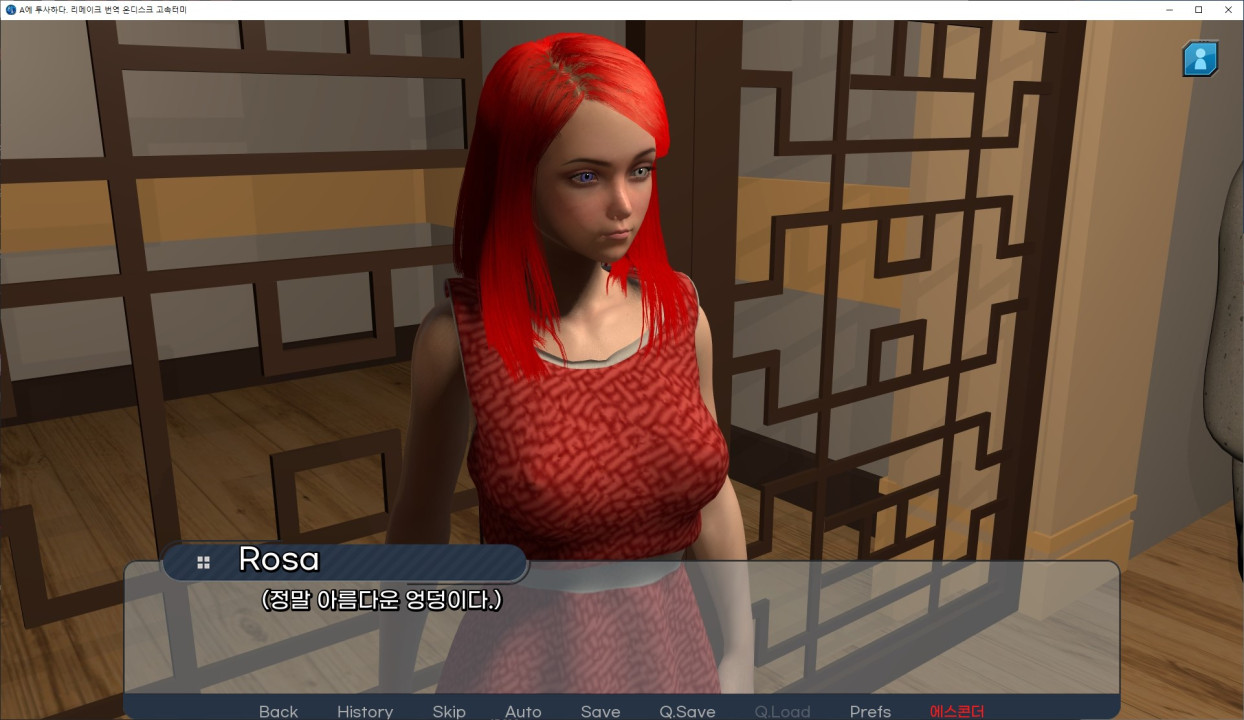Click the red 에스콘더 button

point(957,711)
